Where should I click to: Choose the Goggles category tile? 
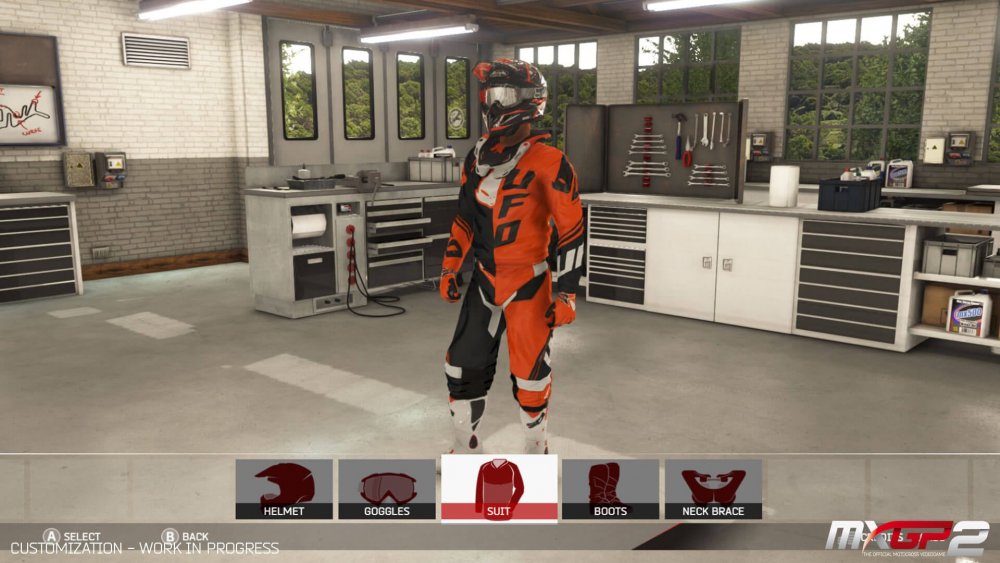click(387, 489)
